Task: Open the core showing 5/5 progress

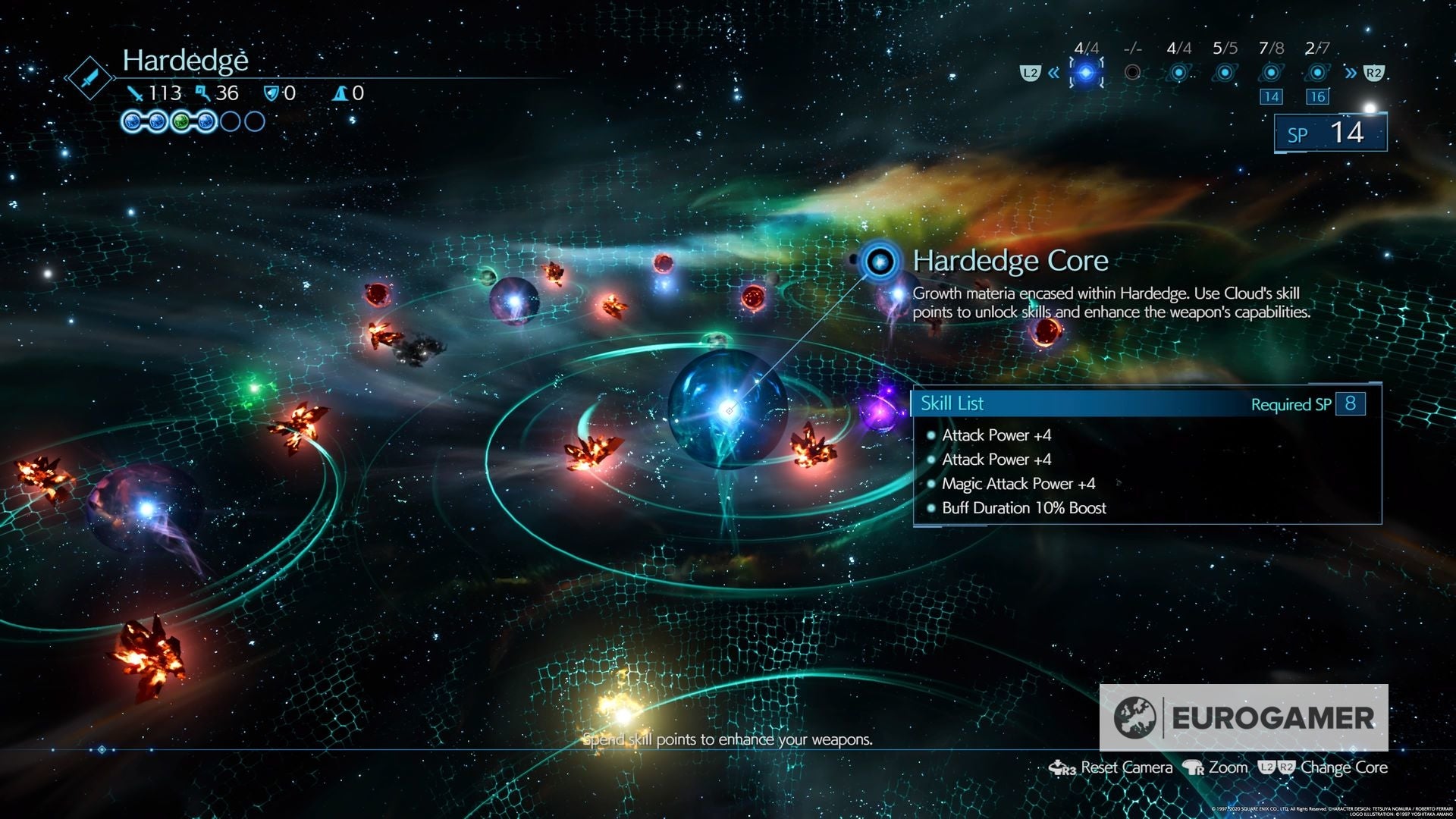Action: (1225, 73)
